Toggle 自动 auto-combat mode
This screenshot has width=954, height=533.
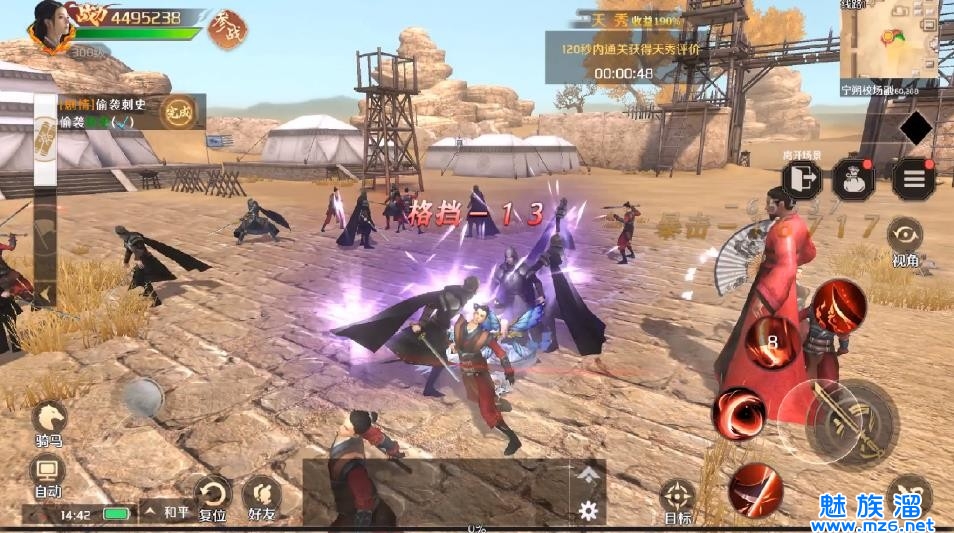click(48, 475)
